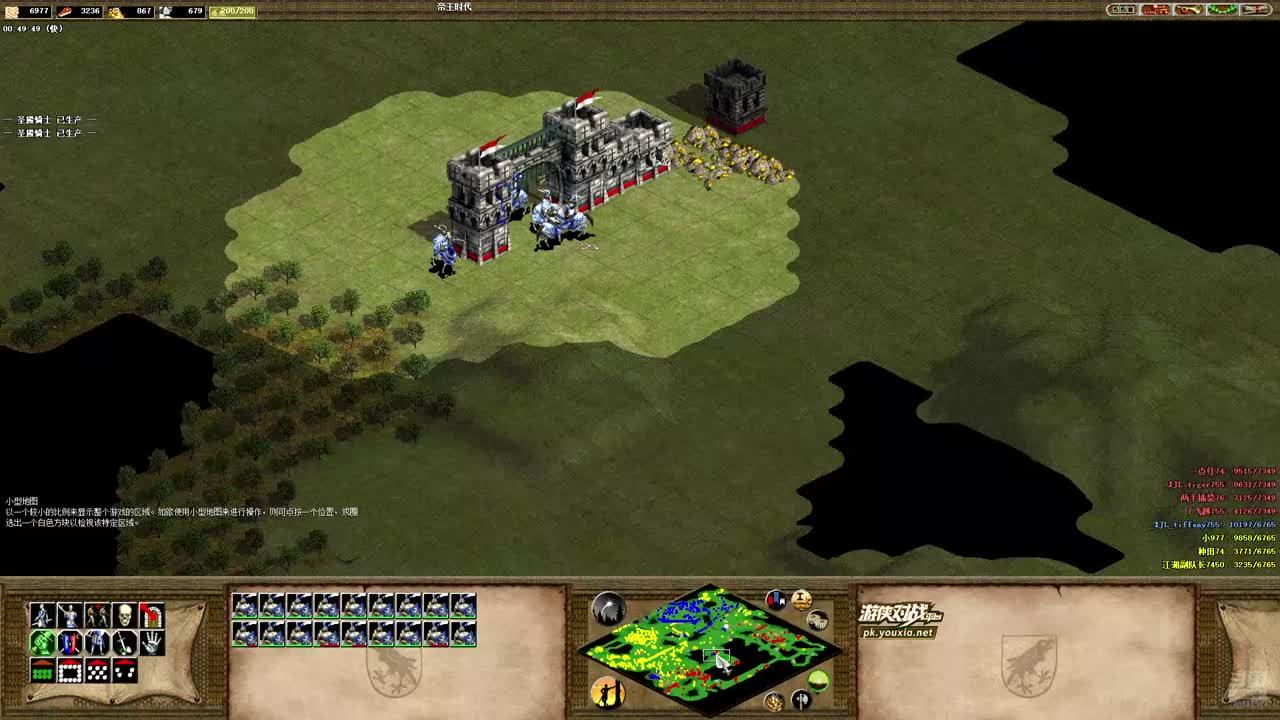Send a flare signal with the shooting-star button
Screen dimensions: 1280x720
pos(608,608)
